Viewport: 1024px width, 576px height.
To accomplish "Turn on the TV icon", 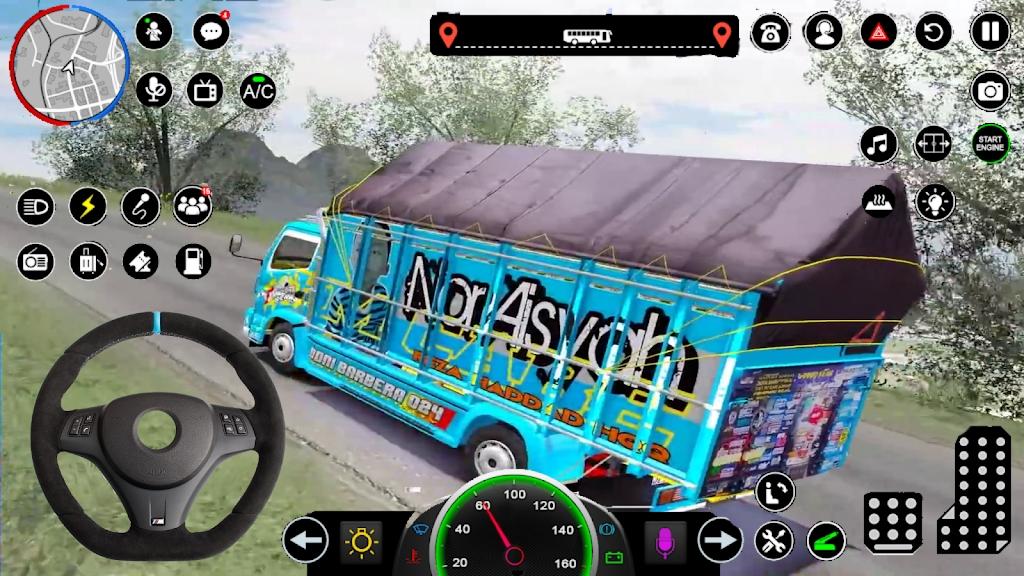I will (206, 91).
